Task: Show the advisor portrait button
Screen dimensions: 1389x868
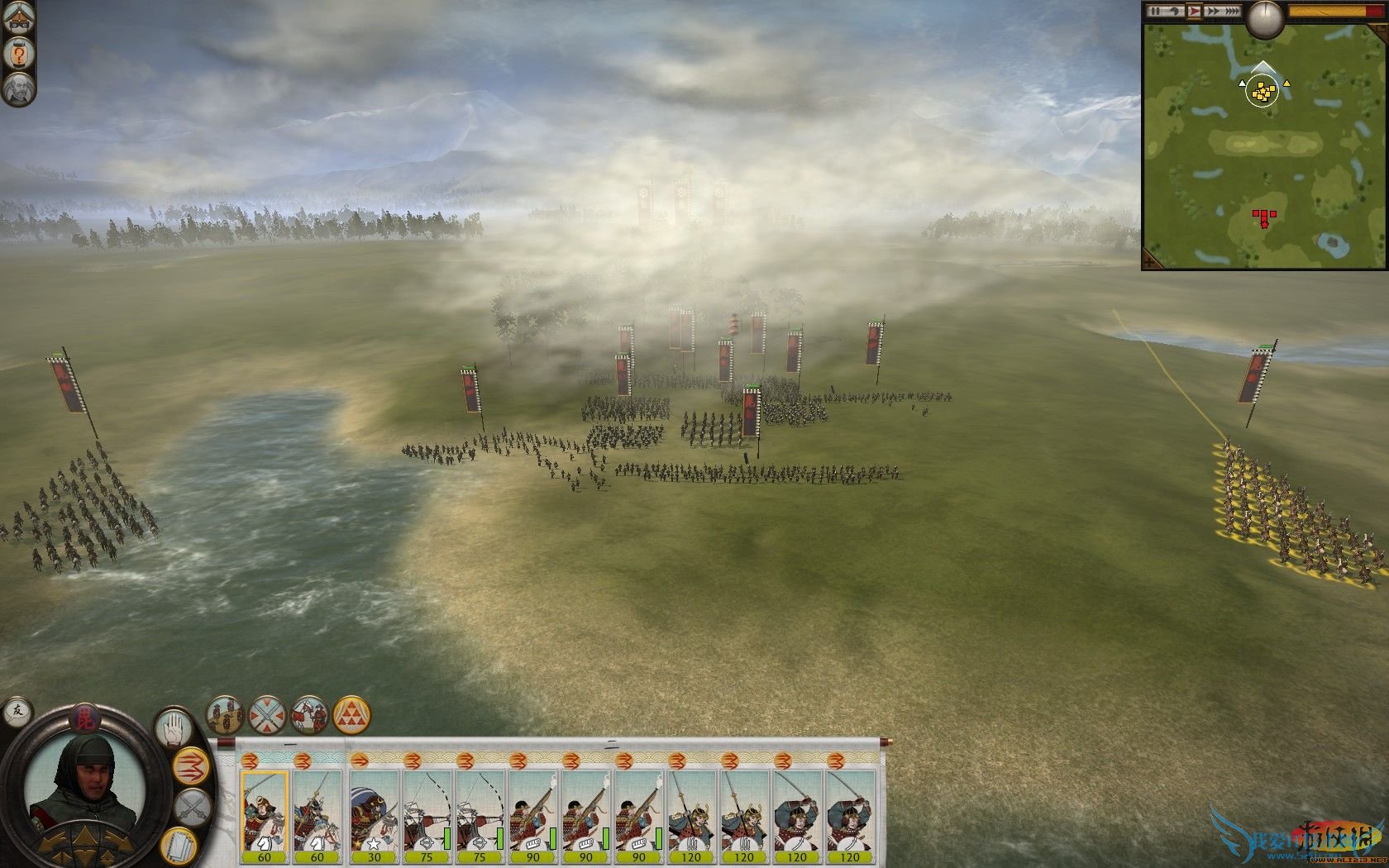Action: (x=17, y=88)
